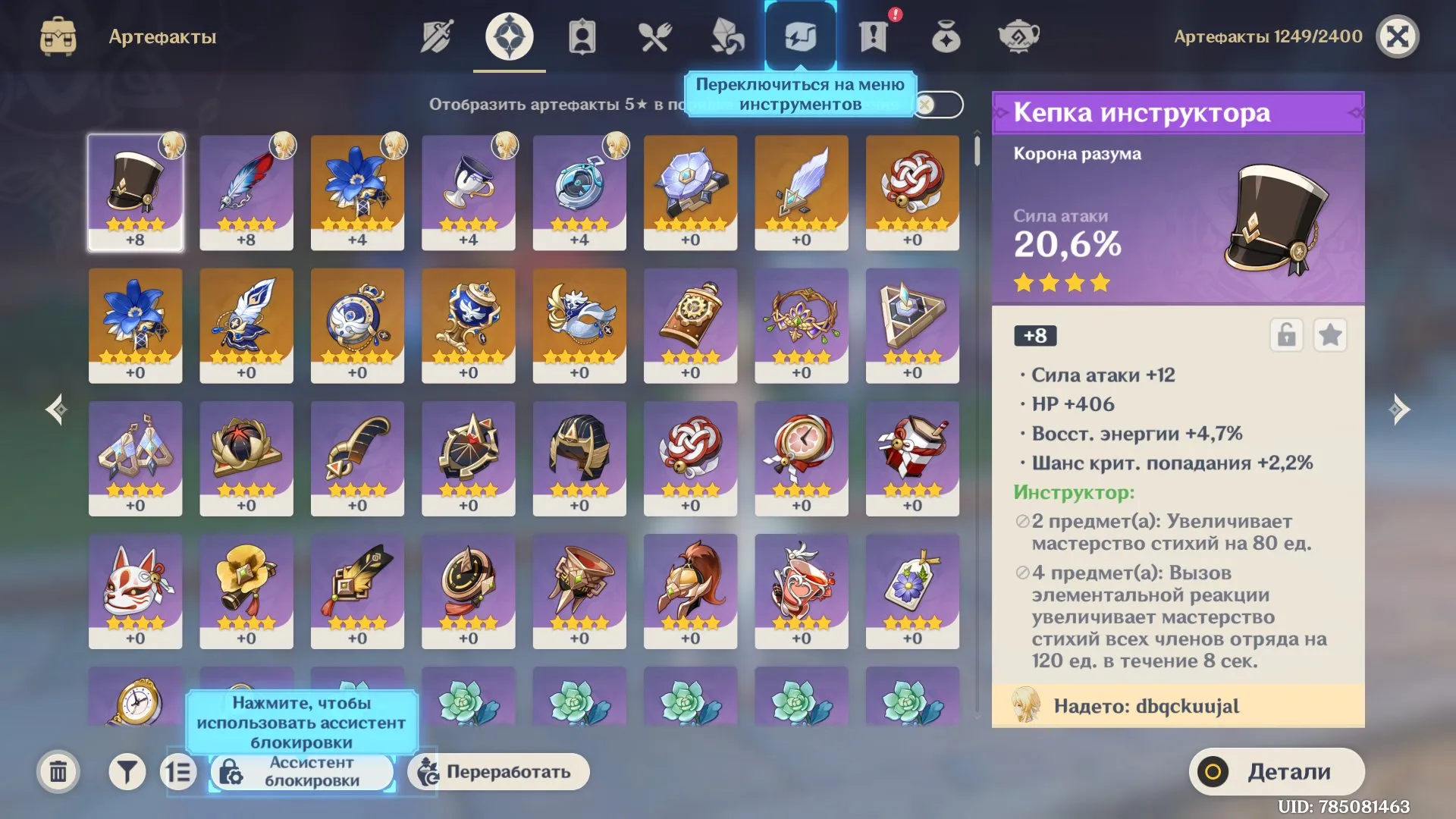The width and height of the screenshot is (1456, 819).
Task: Mark Кепка инструктора as favorite star
Action: [x=1329, y=336]
